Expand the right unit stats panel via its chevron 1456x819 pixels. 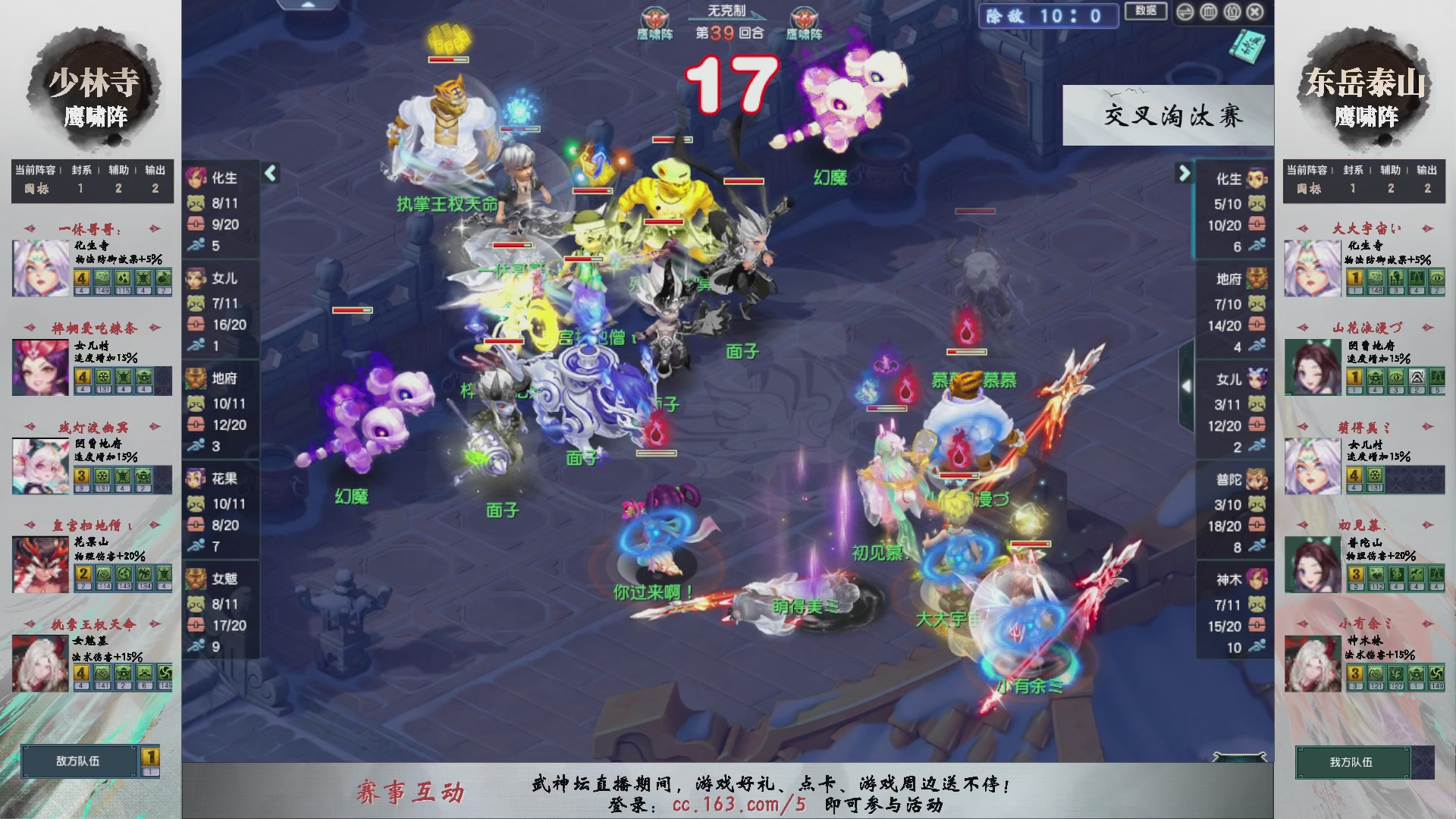coord(1184,174)
